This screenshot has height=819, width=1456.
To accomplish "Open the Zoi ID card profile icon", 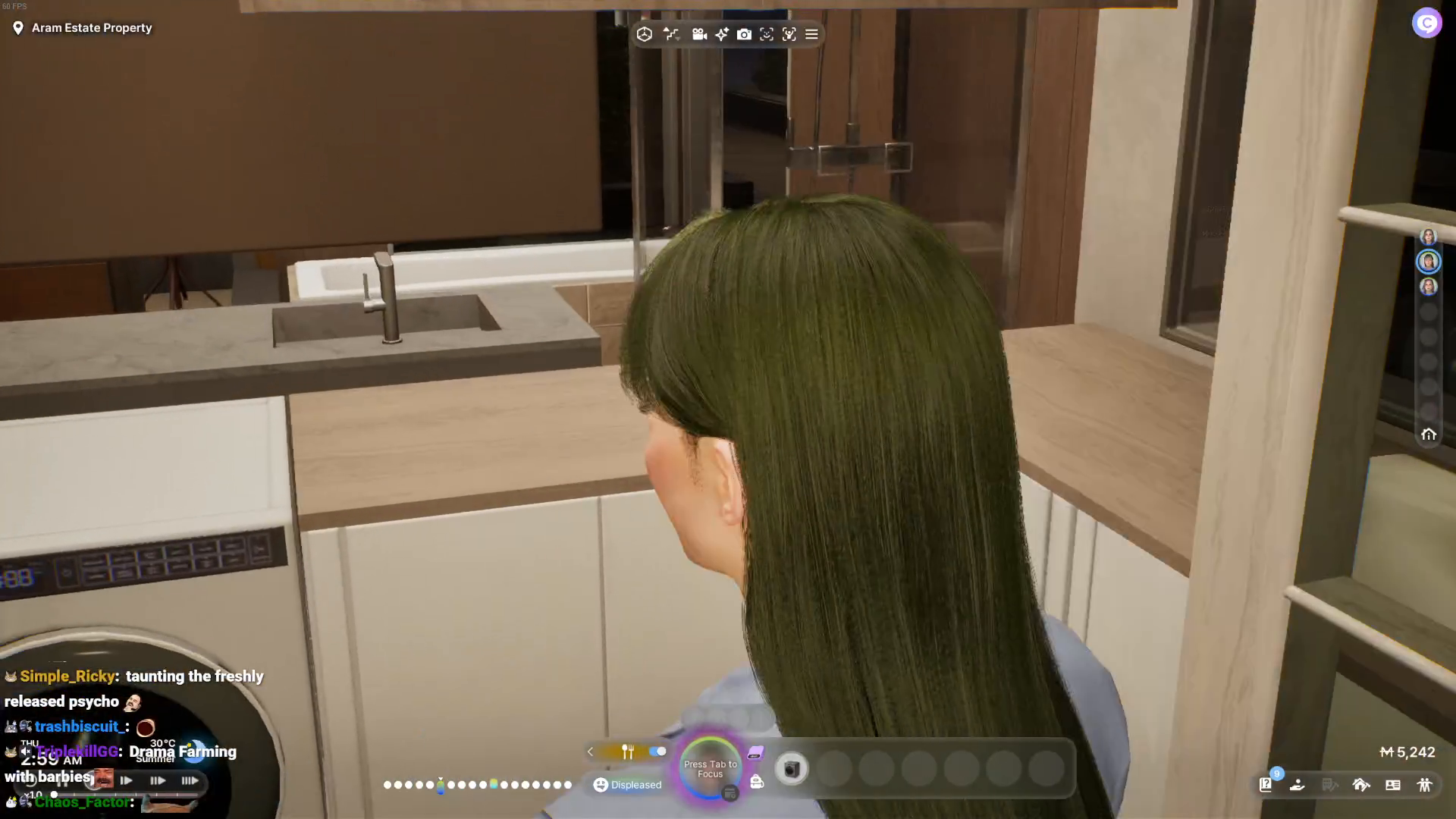I will click(1394, 786).
